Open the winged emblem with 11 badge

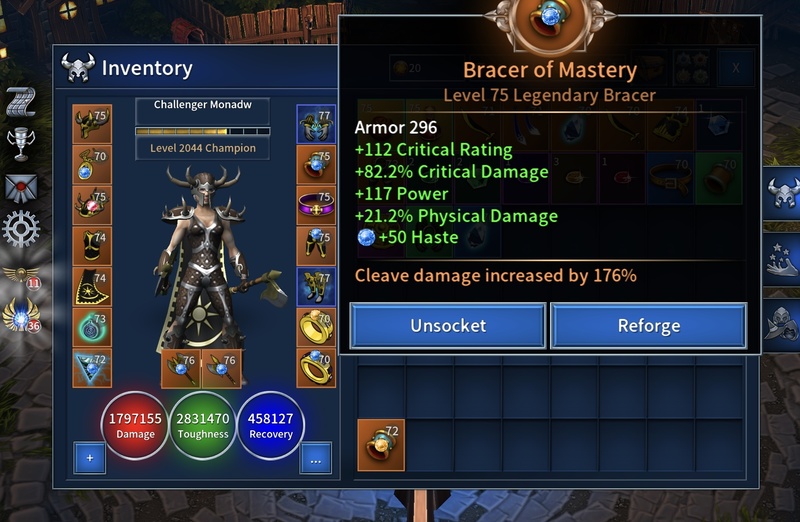click(20, 275)
